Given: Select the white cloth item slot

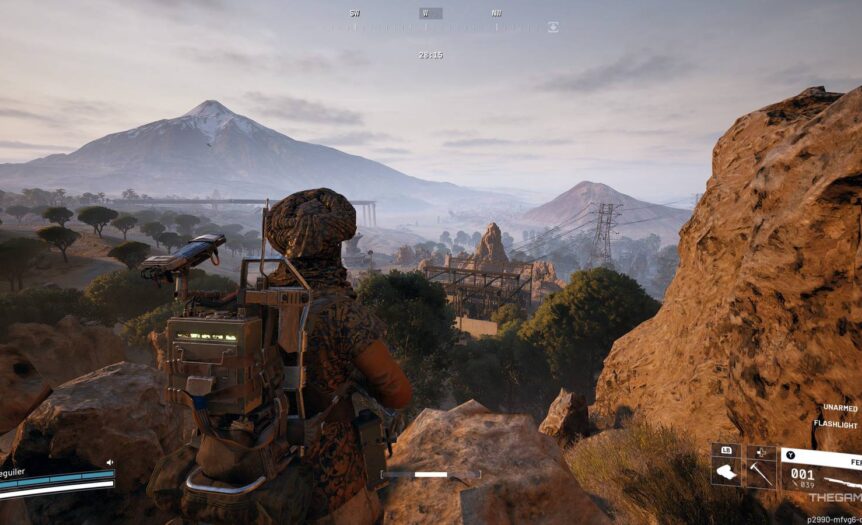Looking at the screenshot, I should point(726,472).
